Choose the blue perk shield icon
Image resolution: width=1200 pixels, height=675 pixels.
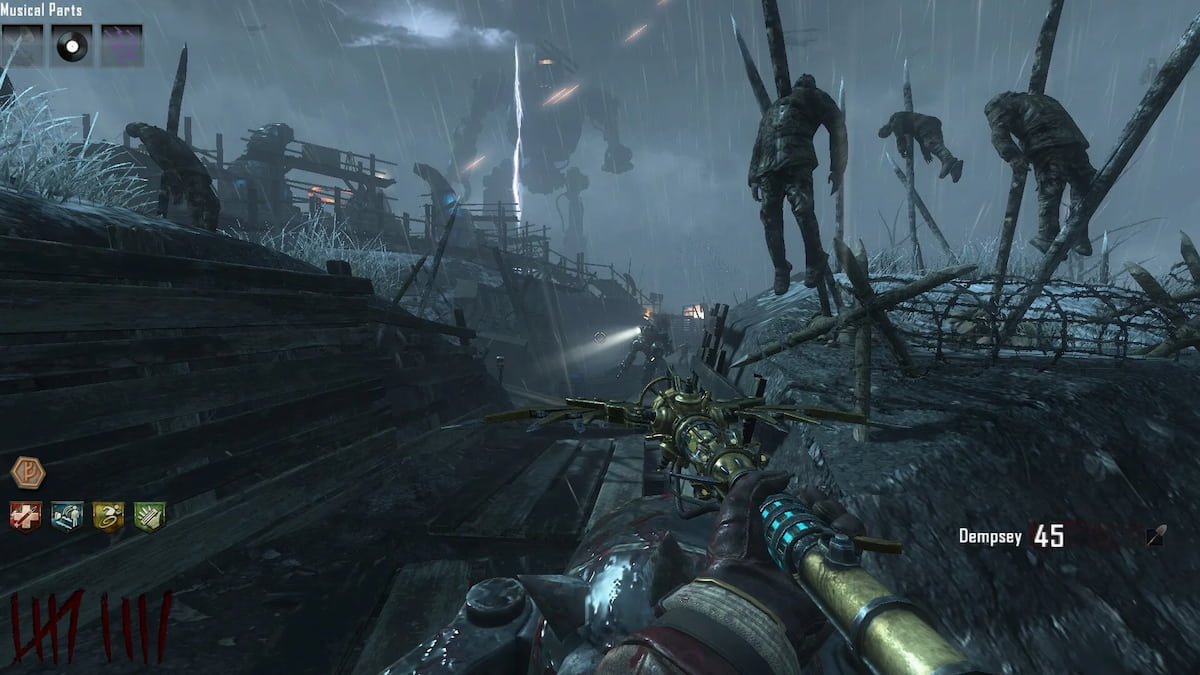tap(67, 516)
